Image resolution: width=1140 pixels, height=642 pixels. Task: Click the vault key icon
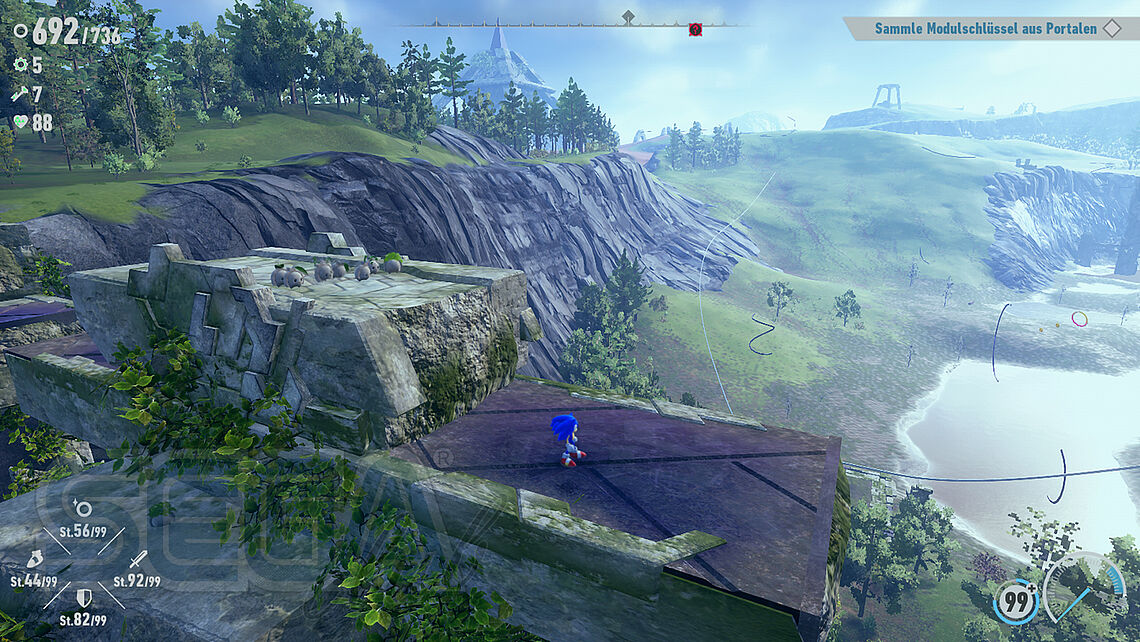coord(20,93)
